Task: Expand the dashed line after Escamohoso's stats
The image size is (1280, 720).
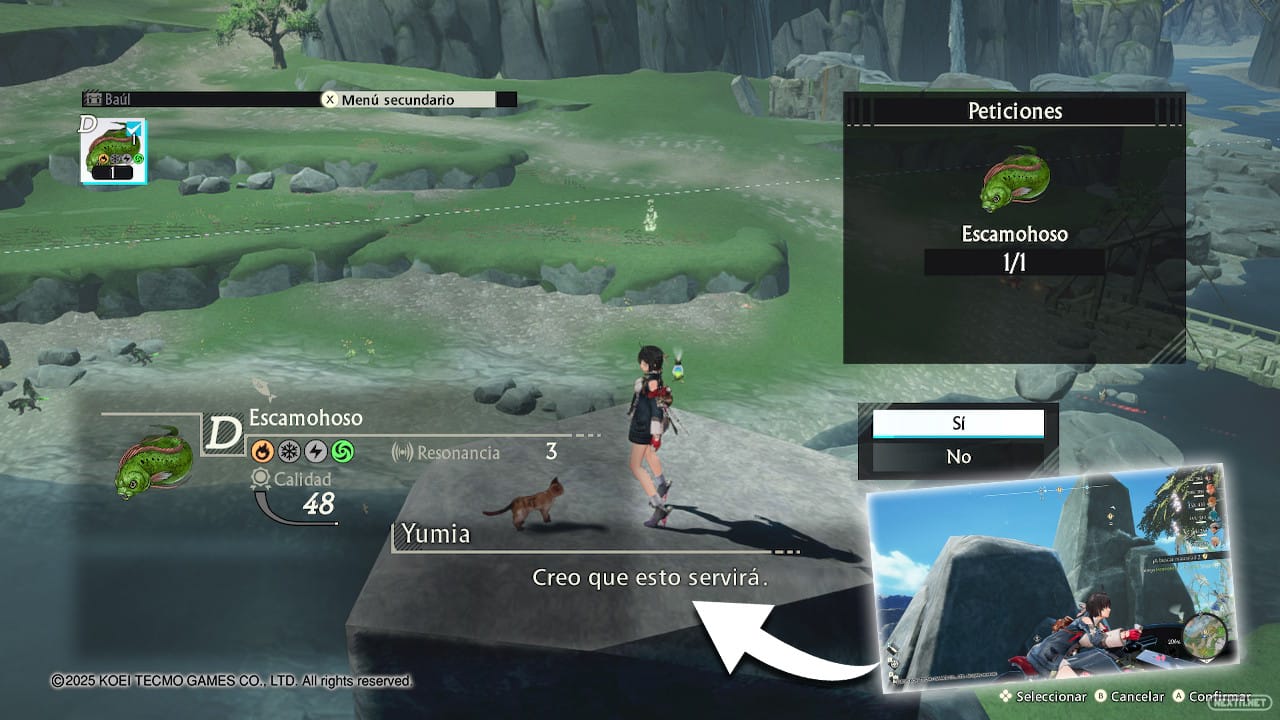Action: [588, 434]
